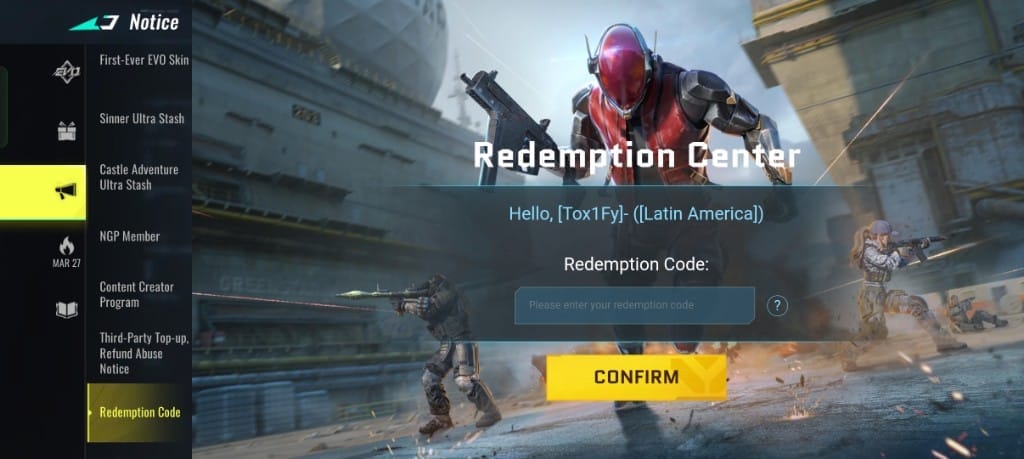
Task: Select the Redemption Code entry
Action: pyautogui.click(x=140, y=412)
